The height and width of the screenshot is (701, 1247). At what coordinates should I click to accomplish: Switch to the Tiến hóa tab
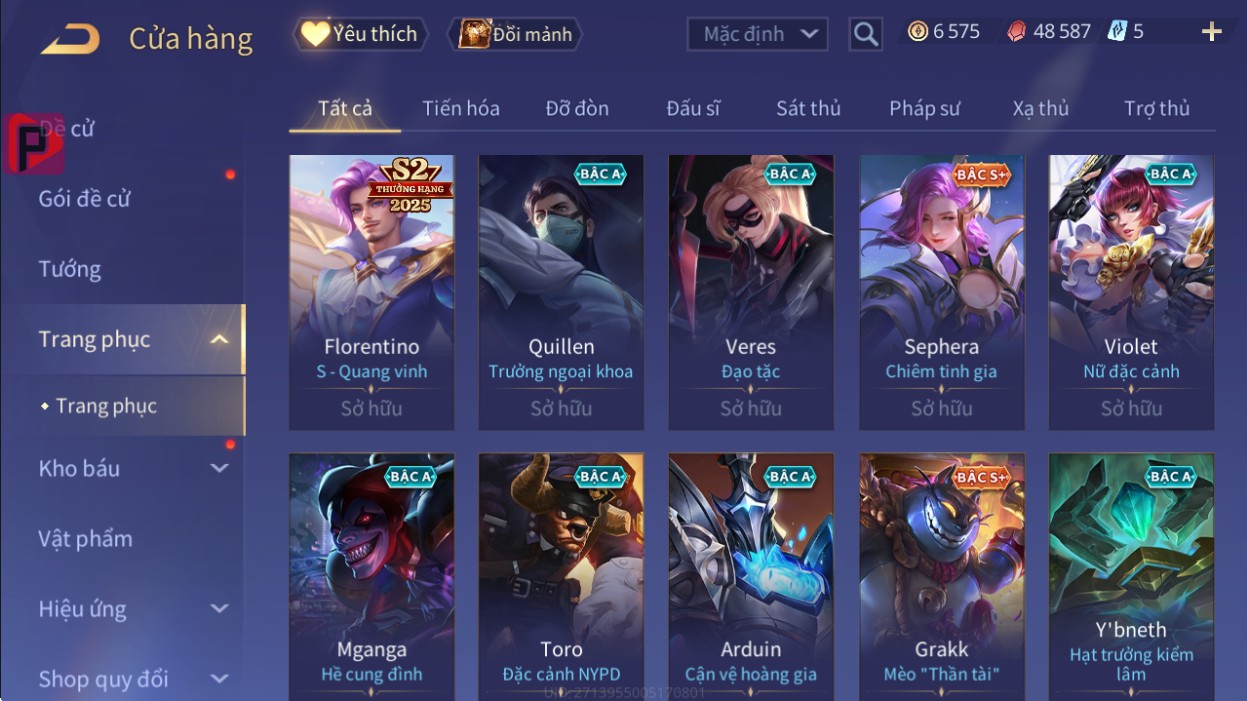[x=460, y=108]
